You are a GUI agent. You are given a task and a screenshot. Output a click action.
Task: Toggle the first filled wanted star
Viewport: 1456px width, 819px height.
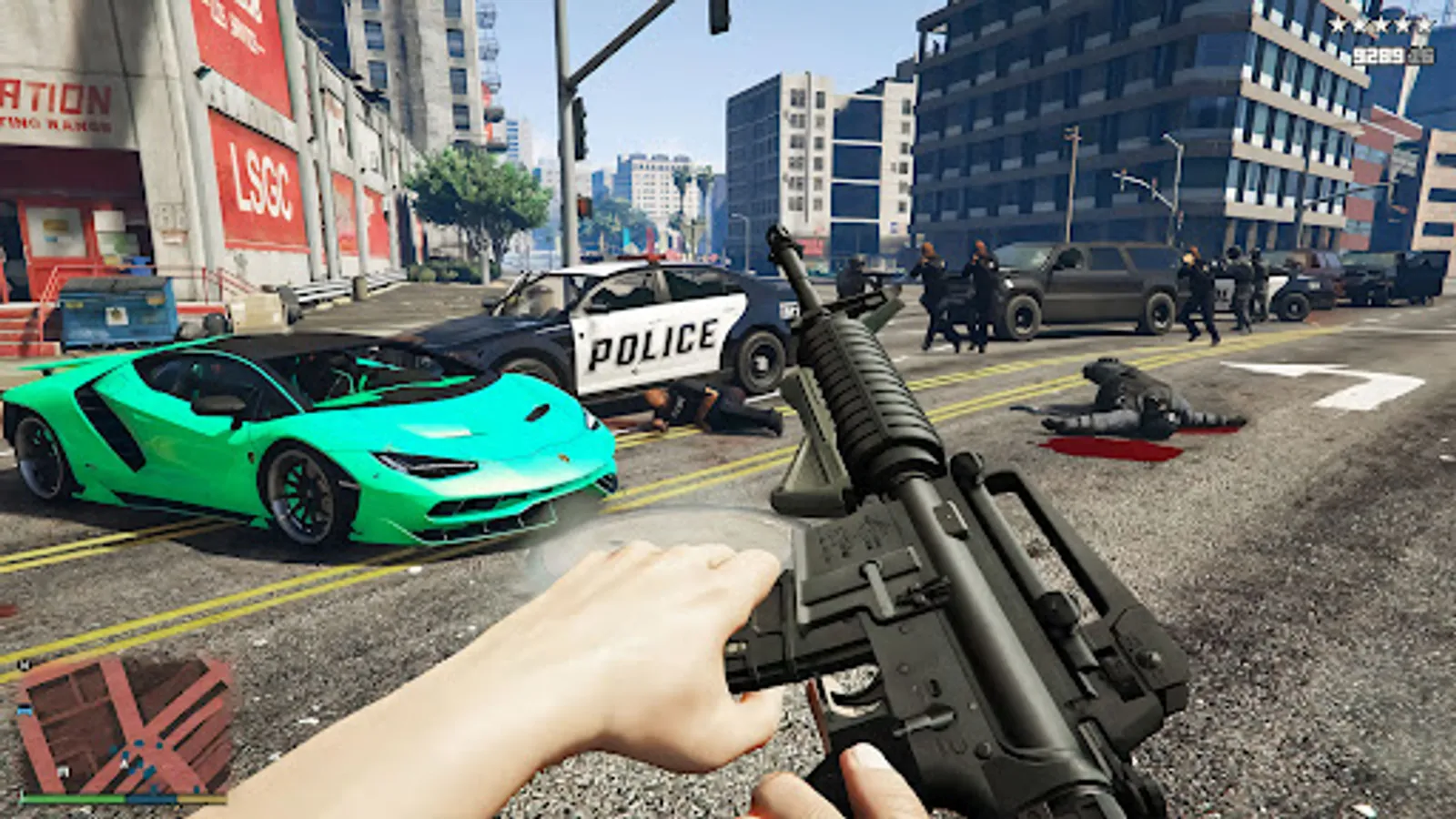(x=1337, y=25)
